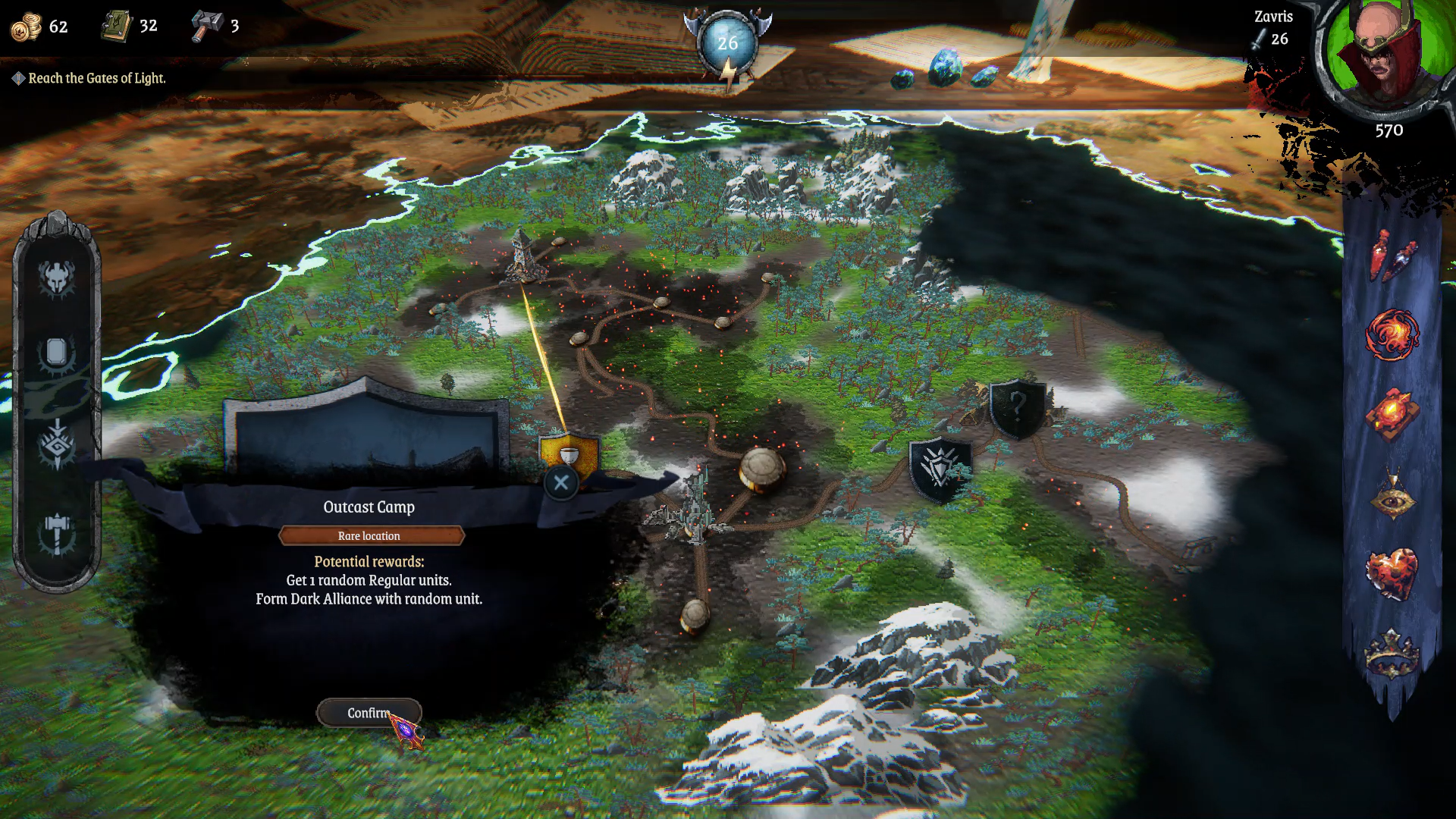Inspect the burning tome relic
1456x819 pixels.
coord(1392,415)
